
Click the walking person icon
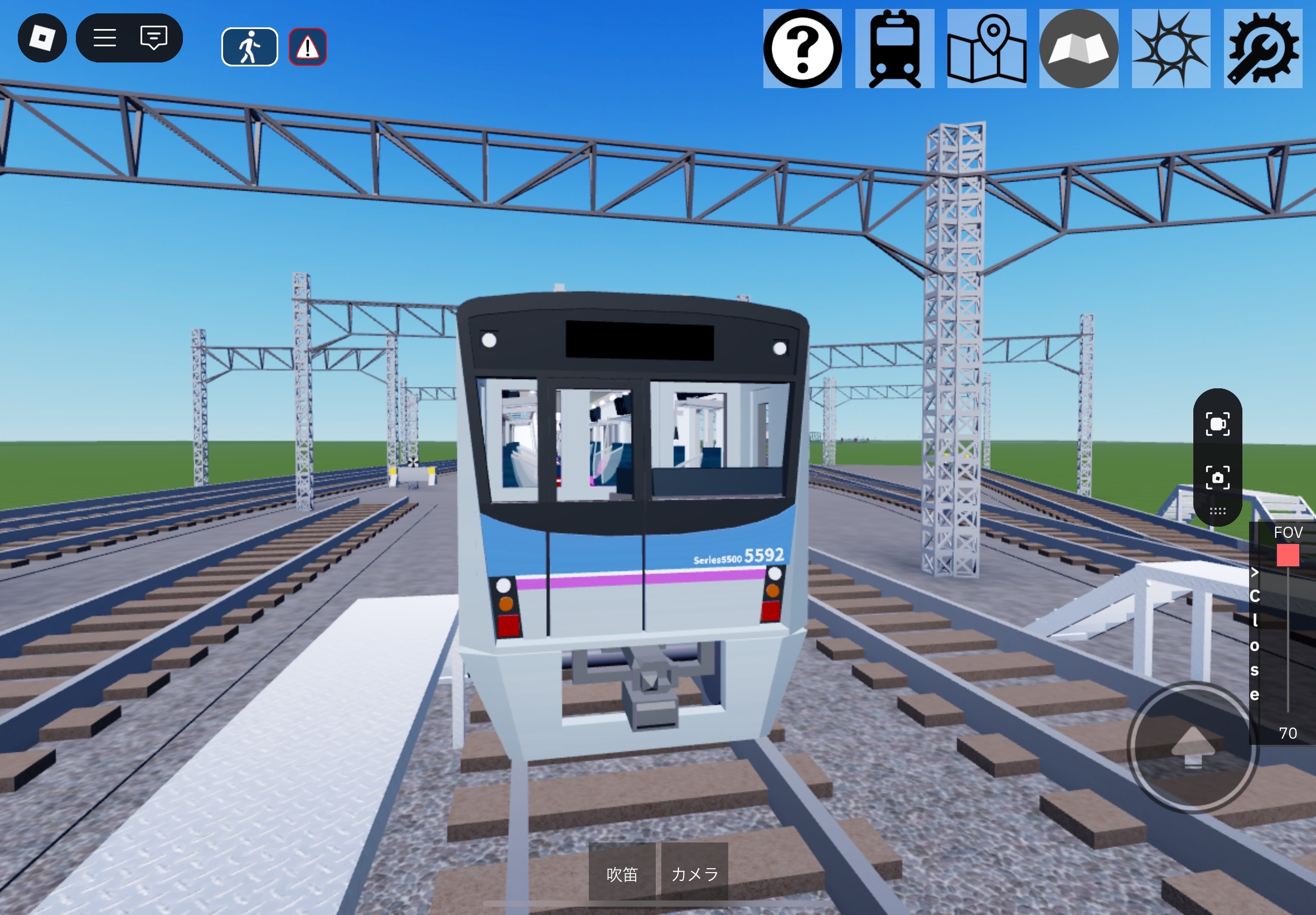click(x=249, y=47)
